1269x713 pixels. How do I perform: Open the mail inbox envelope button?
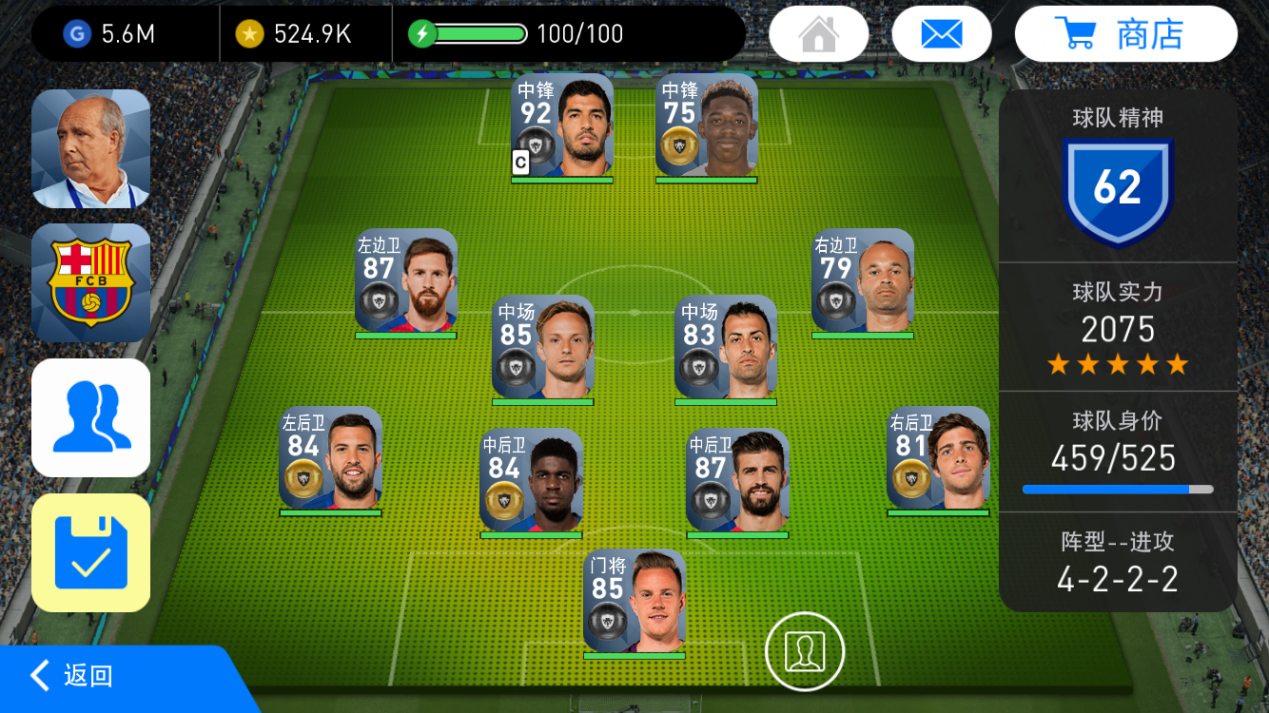(941, 34)
